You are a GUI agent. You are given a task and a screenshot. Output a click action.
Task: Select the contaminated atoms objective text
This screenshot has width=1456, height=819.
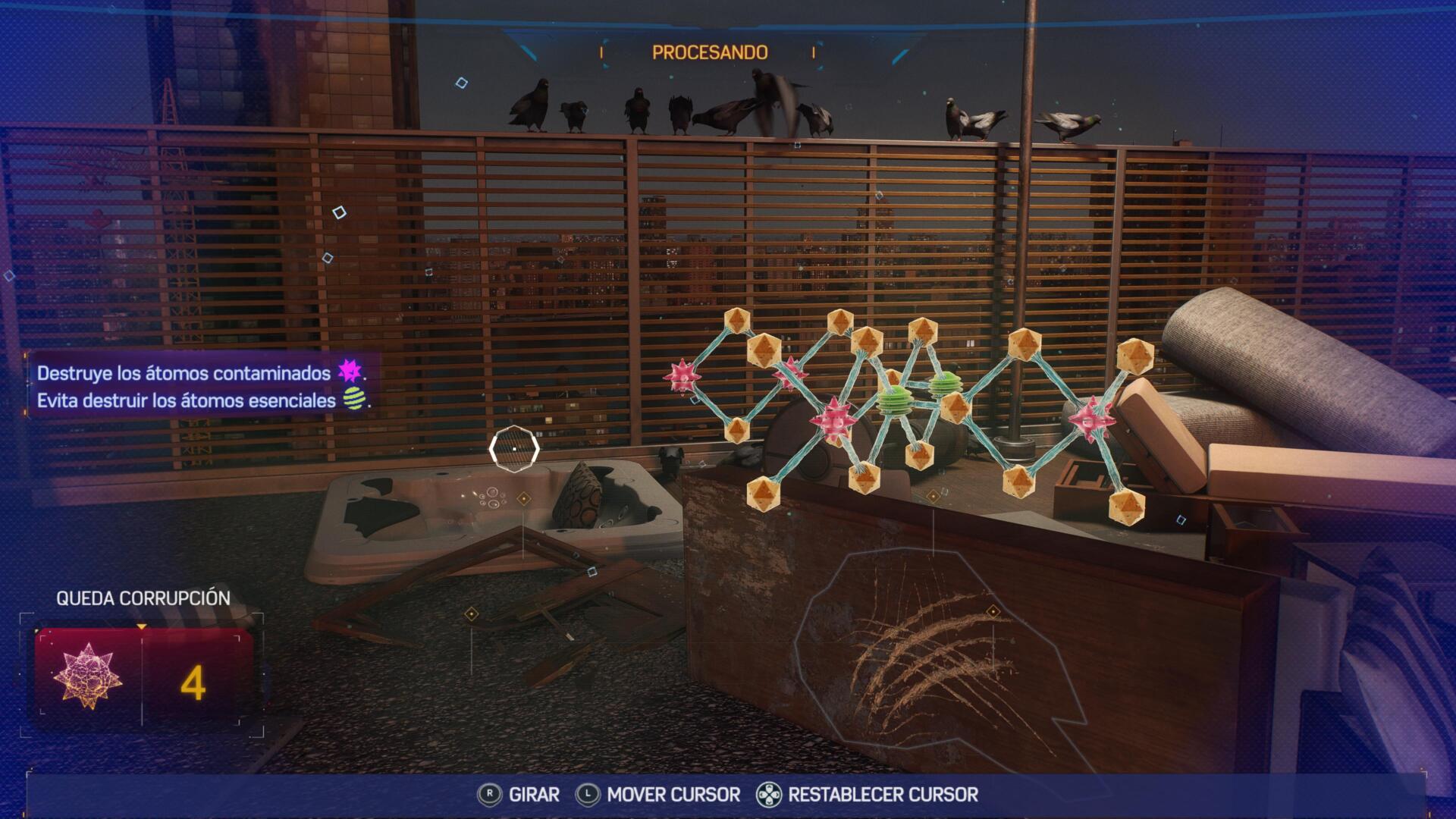pos(184,373)
